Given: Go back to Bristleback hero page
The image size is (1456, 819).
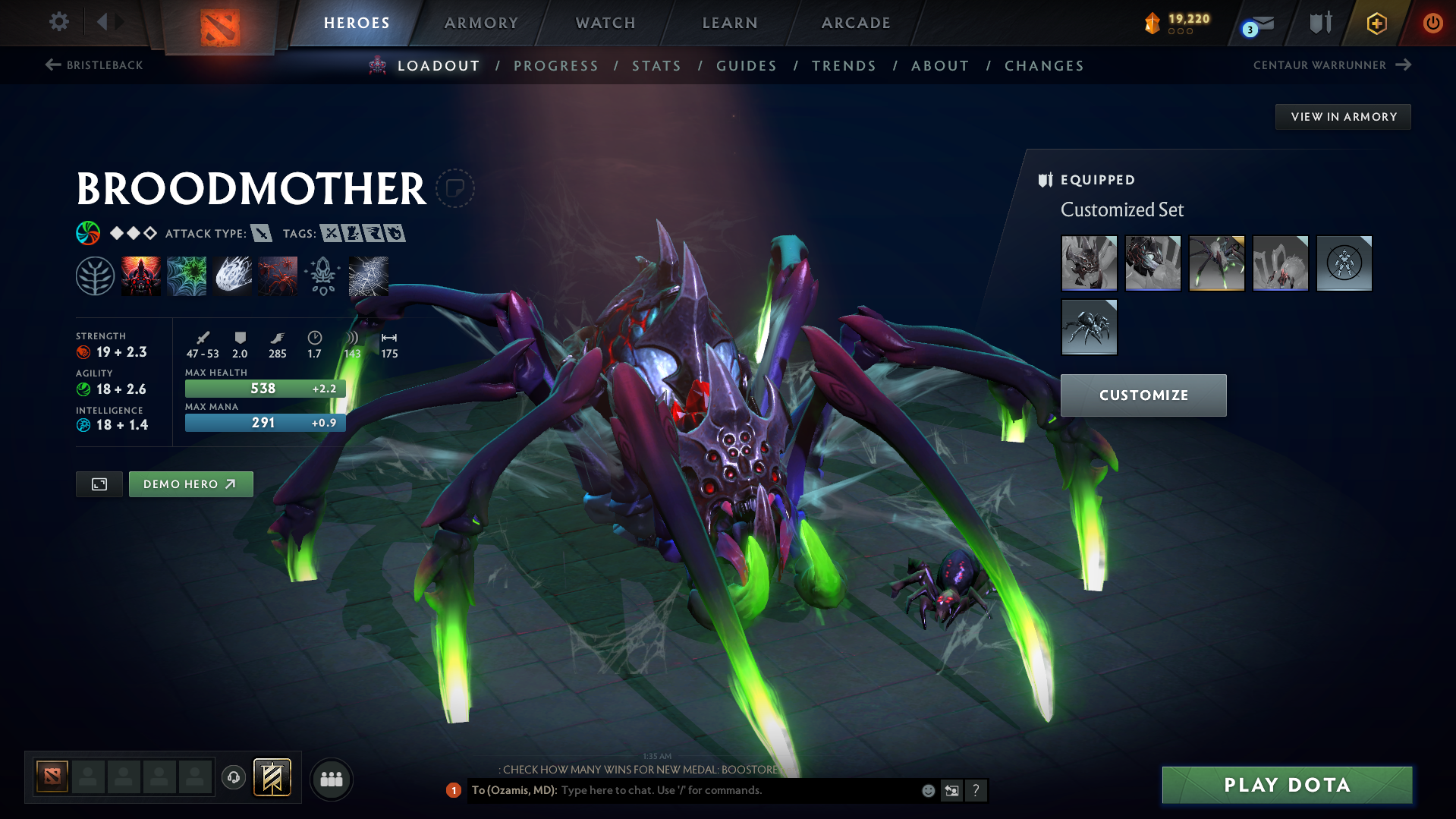Looking at the screenshot, I should pos(94,65).
